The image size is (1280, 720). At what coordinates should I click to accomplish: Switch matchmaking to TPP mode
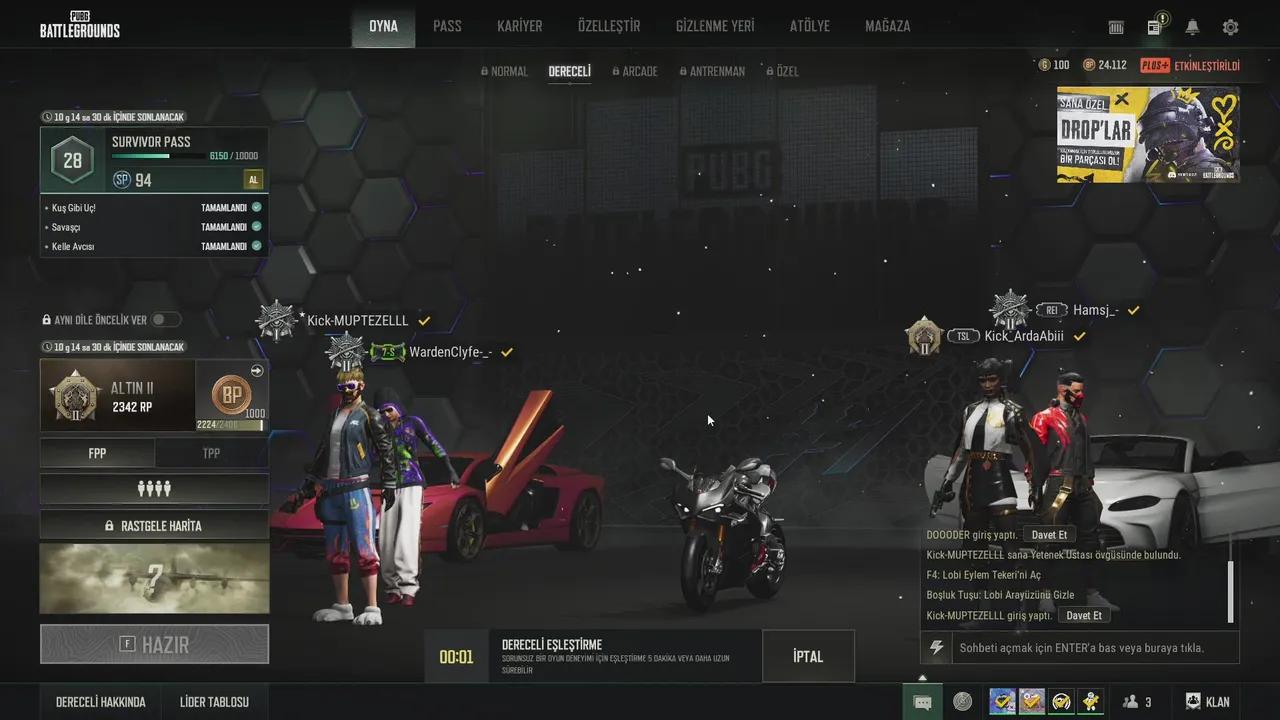click(x=211, y=453)
